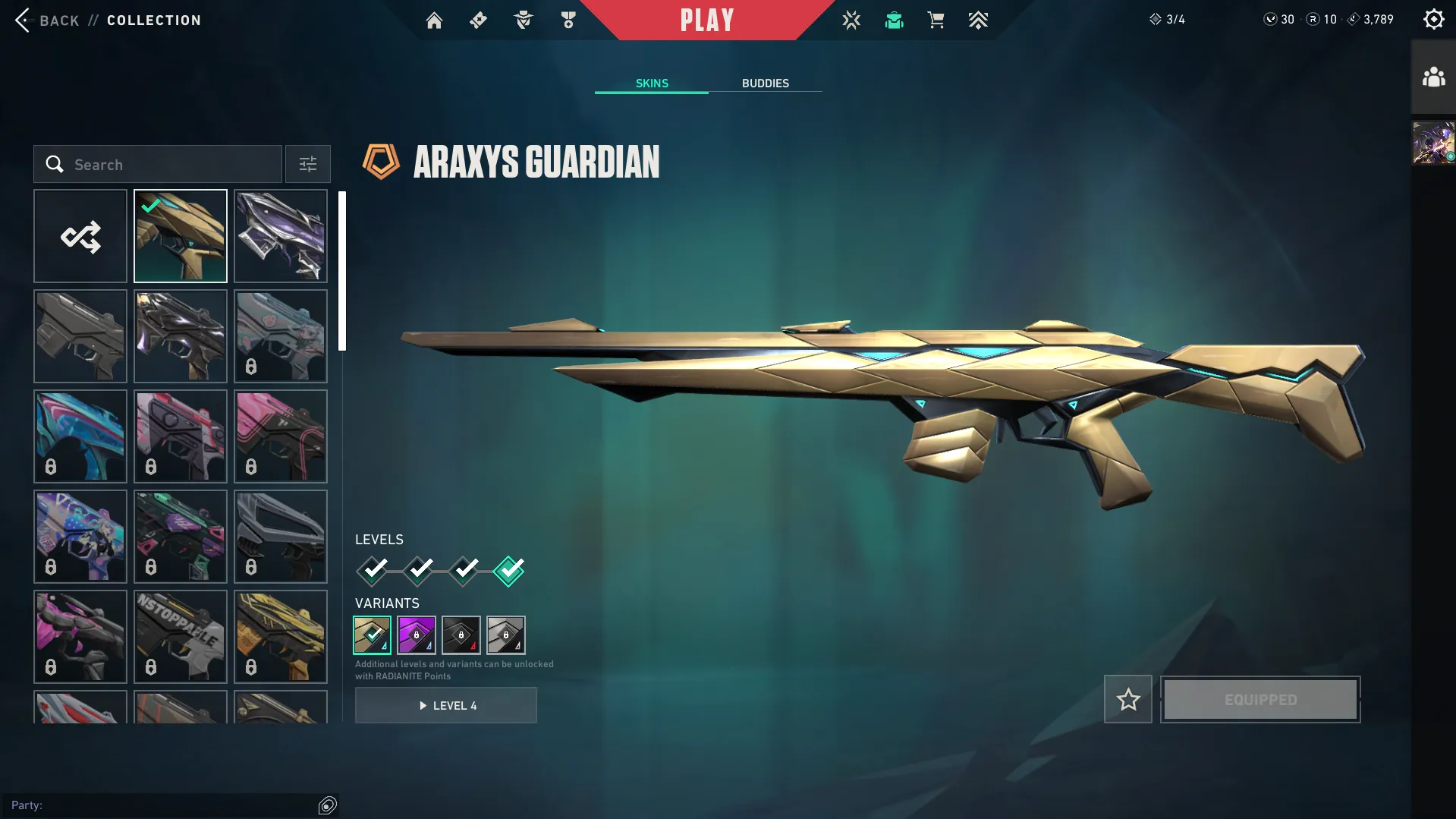Preview the skin with the LEVEL 4 button
The height and width of the screenshot is (819, 1456).
446,705
